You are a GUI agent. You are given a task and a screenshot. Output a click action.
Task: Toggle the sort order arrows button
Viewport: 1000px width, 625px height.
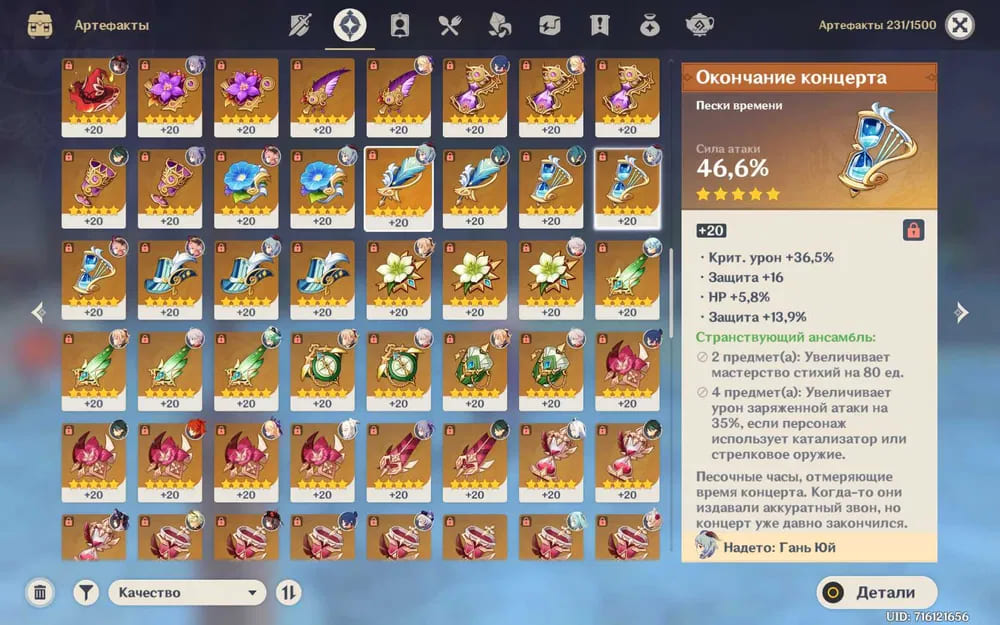pos(288,592)
